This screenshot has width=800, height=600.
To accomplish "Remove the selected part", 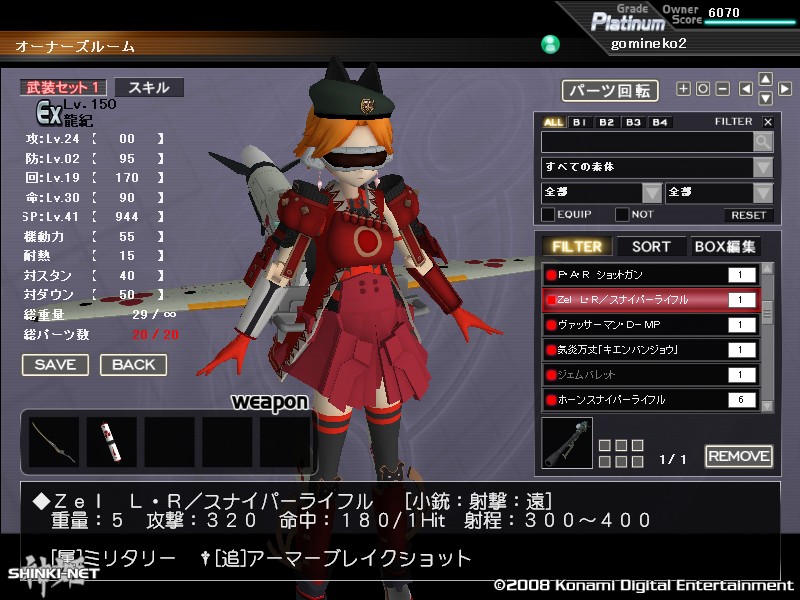I will pos(739,457).
